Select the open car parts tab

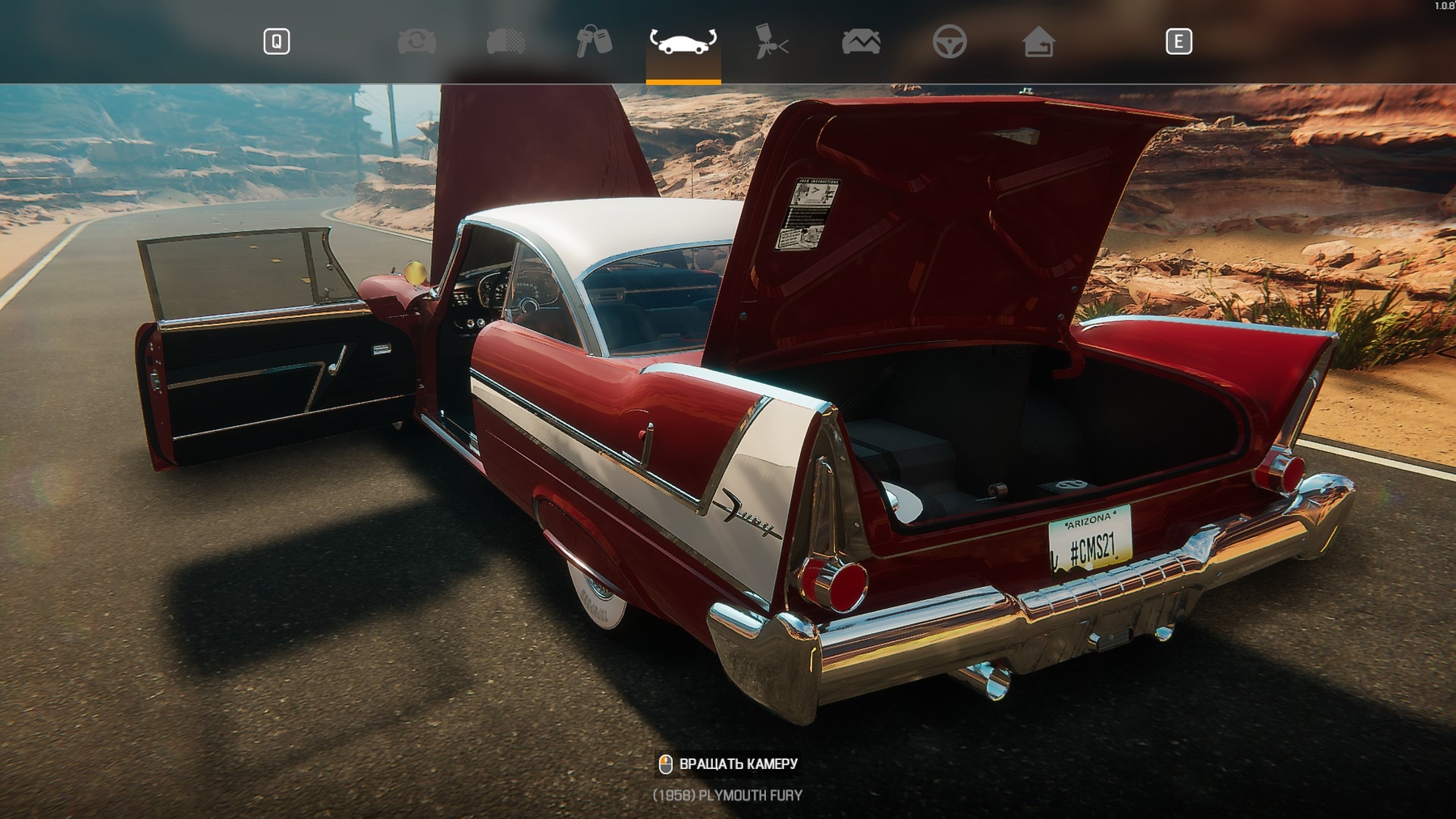point(683,41)
